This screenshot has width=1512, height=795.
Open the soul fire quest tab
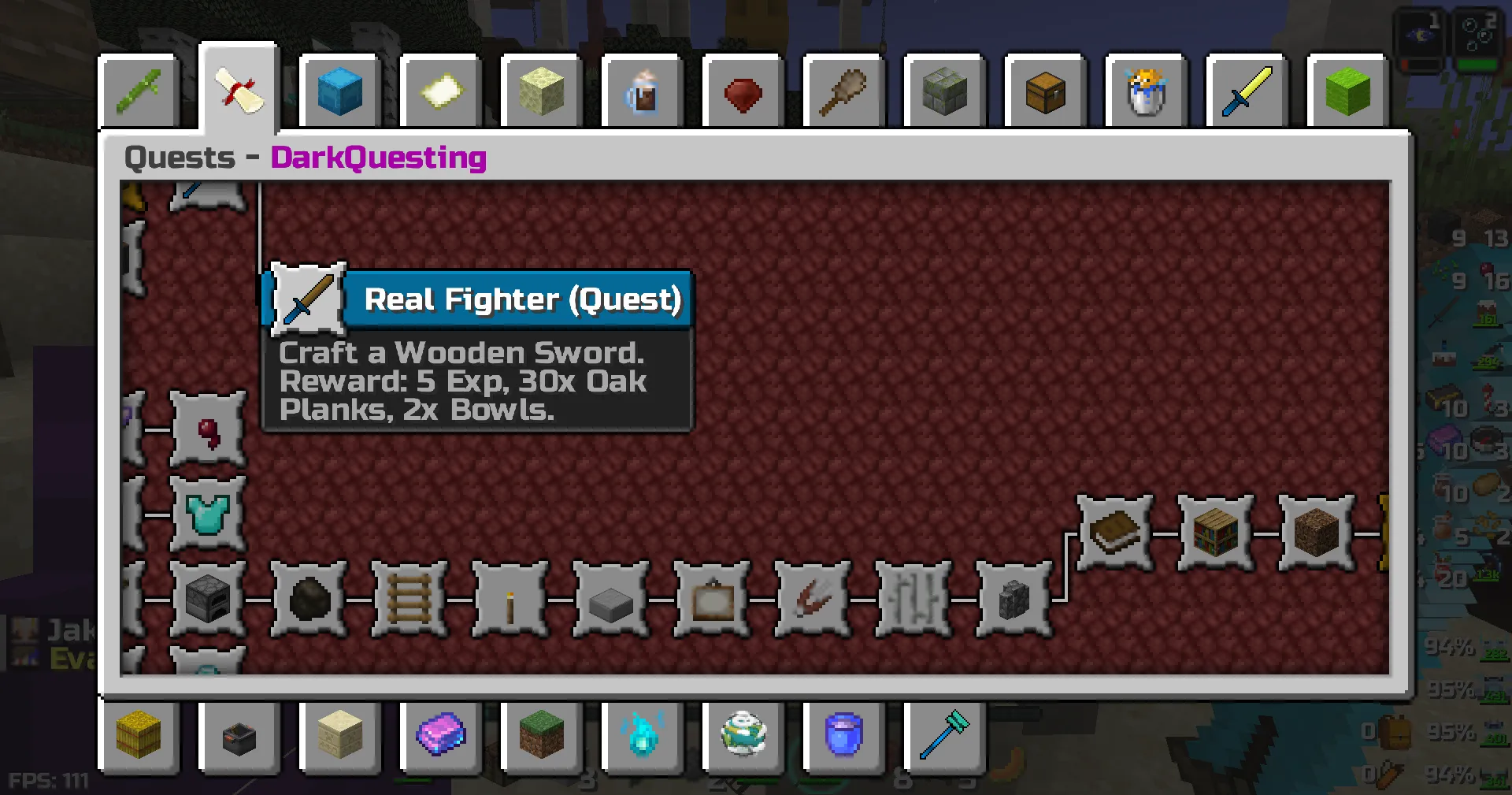pyautogui.click(x=642, y=737)
